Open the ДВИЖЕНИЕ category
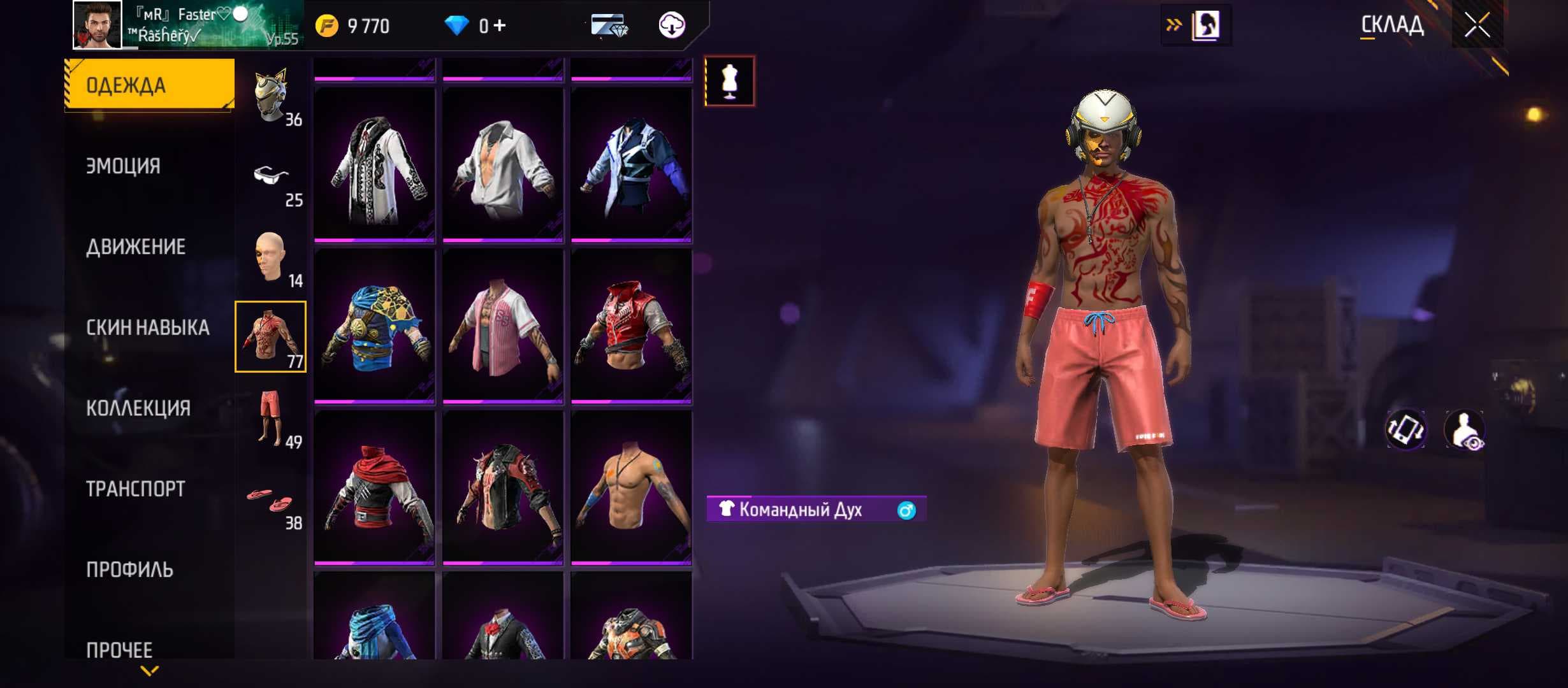The image size is (1568, 688). (x=136, y=247)
